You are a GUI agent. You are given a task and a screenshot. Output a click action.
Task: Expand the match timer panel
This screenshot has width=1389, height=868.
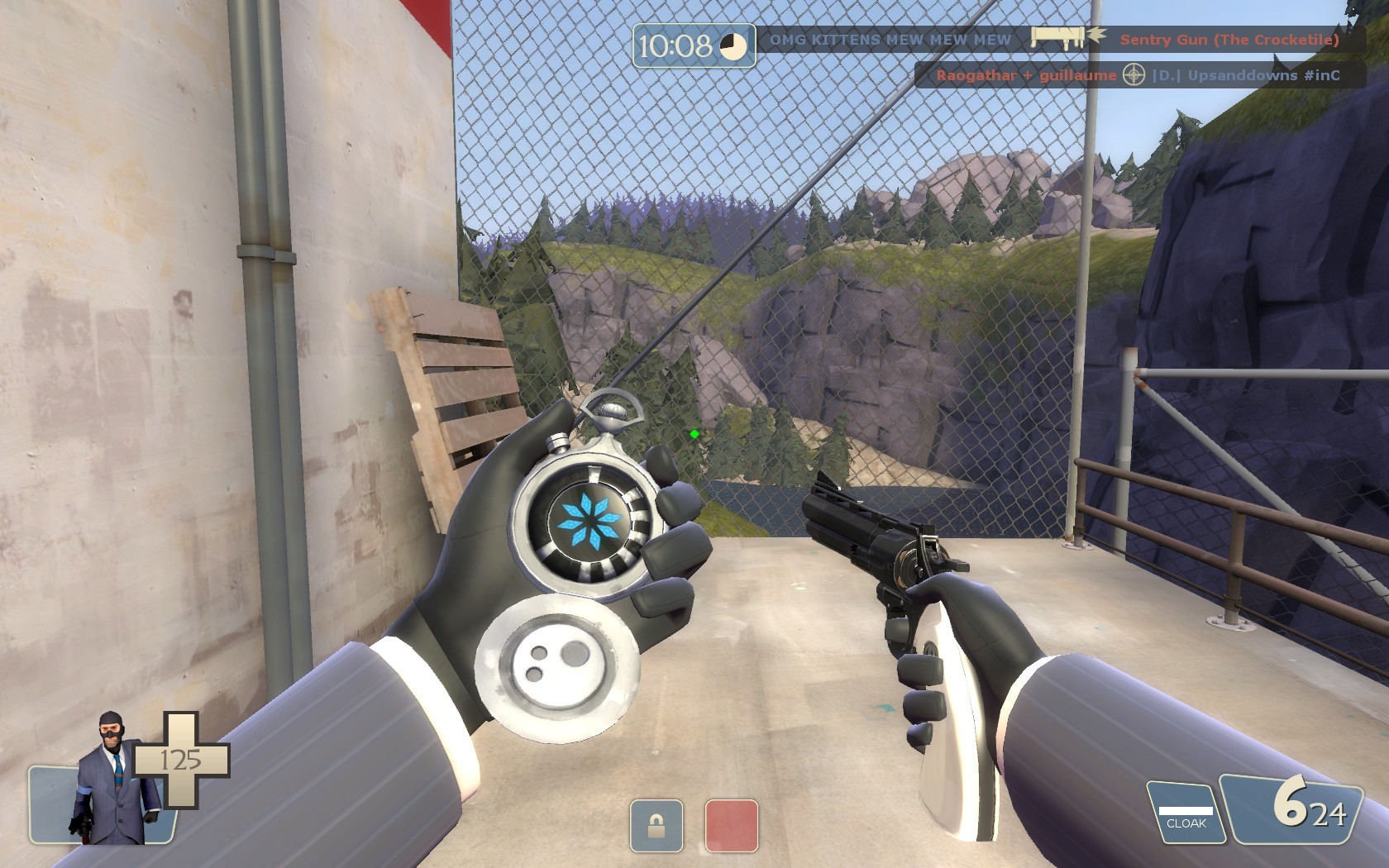[694, 45]
